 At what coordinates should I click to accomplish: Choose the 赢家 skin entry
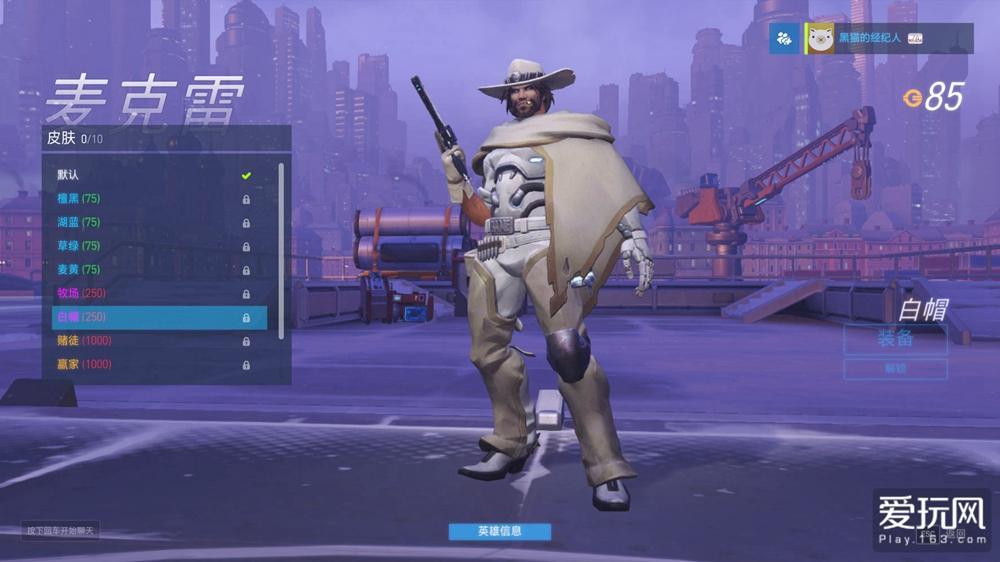point(150,364)
